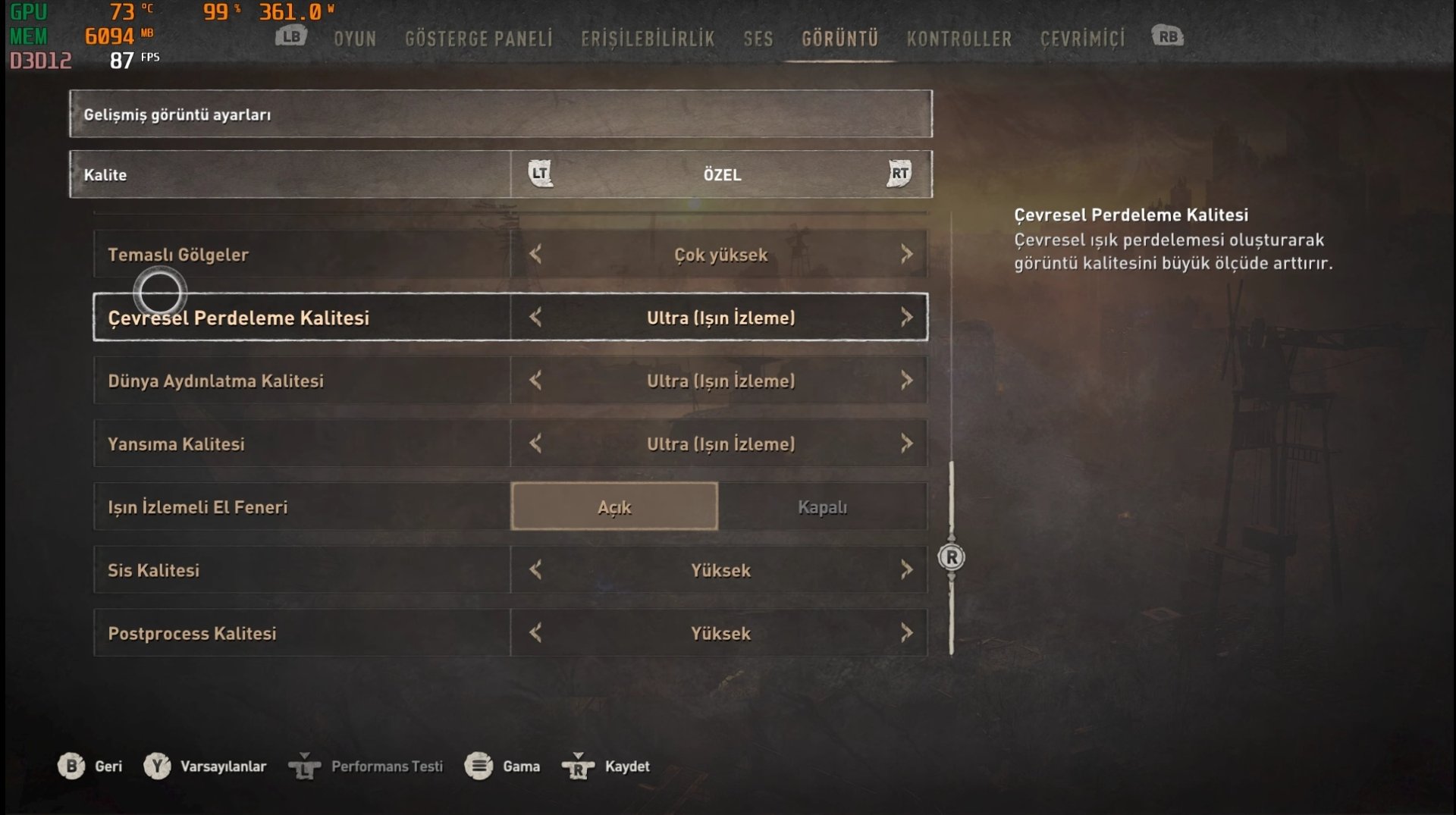Open the KONTROLLER tab

pyautogui.click(x=959, y=39)
